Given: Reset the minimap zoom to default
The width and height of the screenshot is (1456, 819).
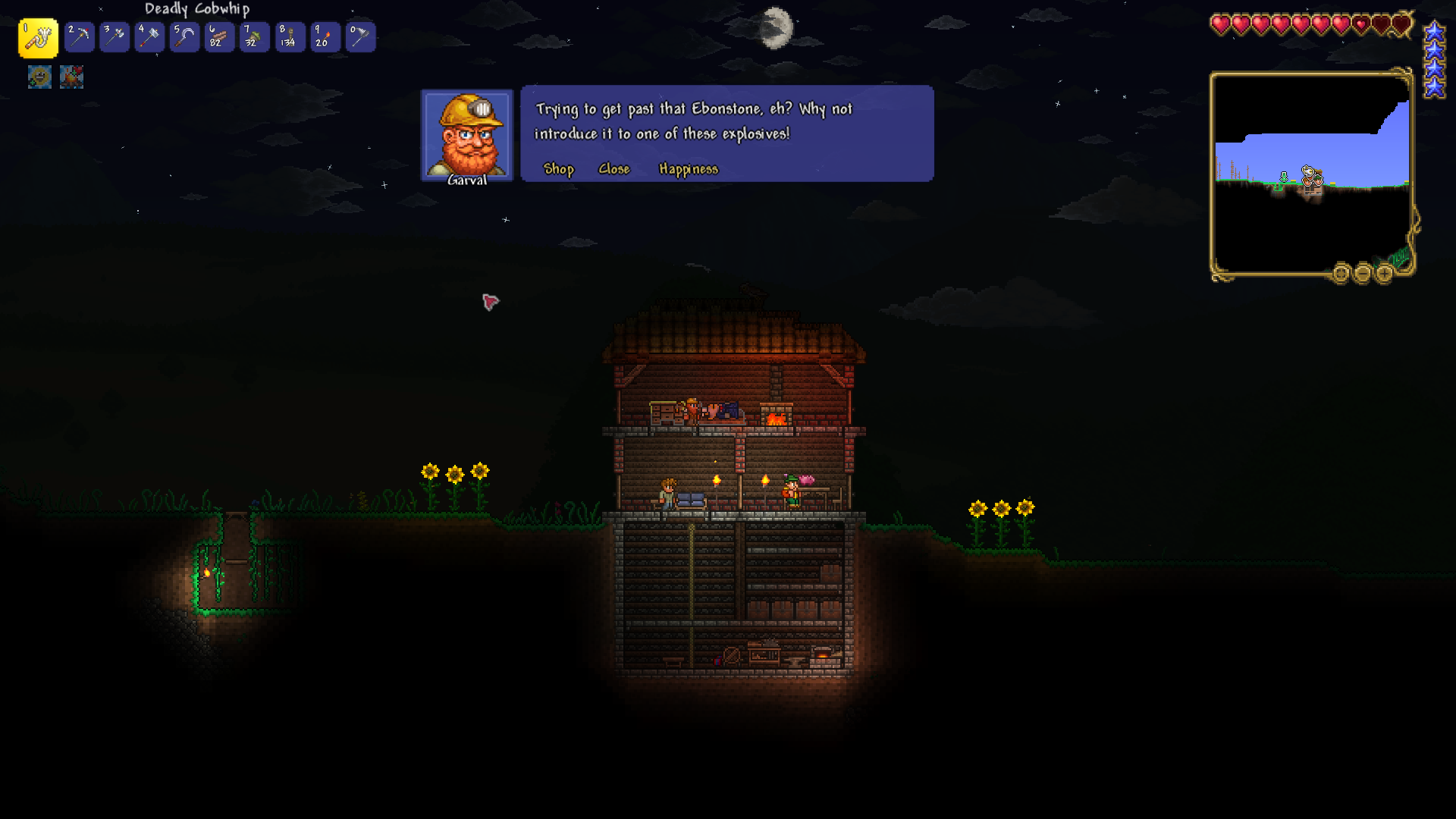Looking at the screenshot, I should tap(1341, 273).
